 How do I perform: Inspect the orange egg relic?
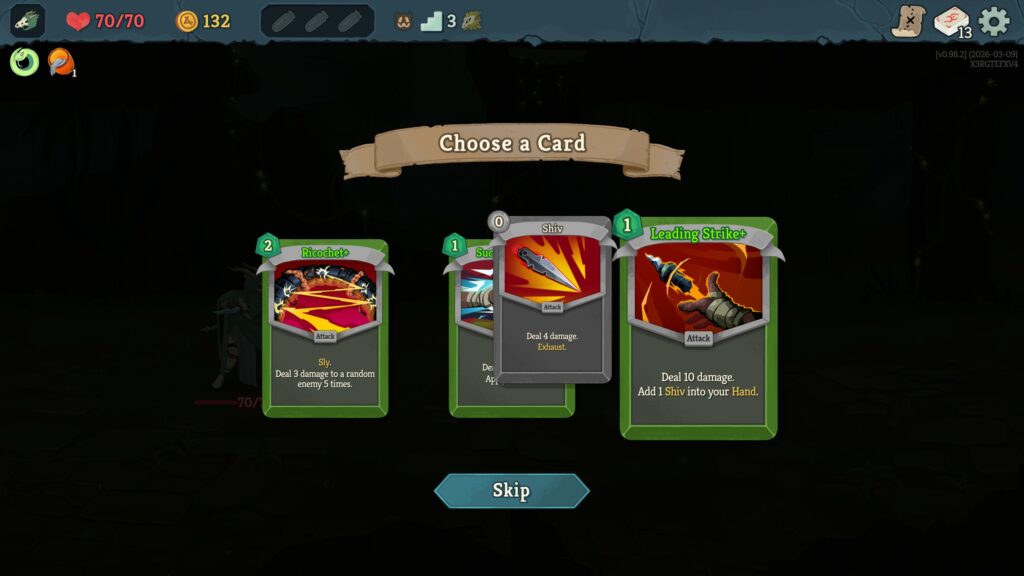(x=61, y=62)
